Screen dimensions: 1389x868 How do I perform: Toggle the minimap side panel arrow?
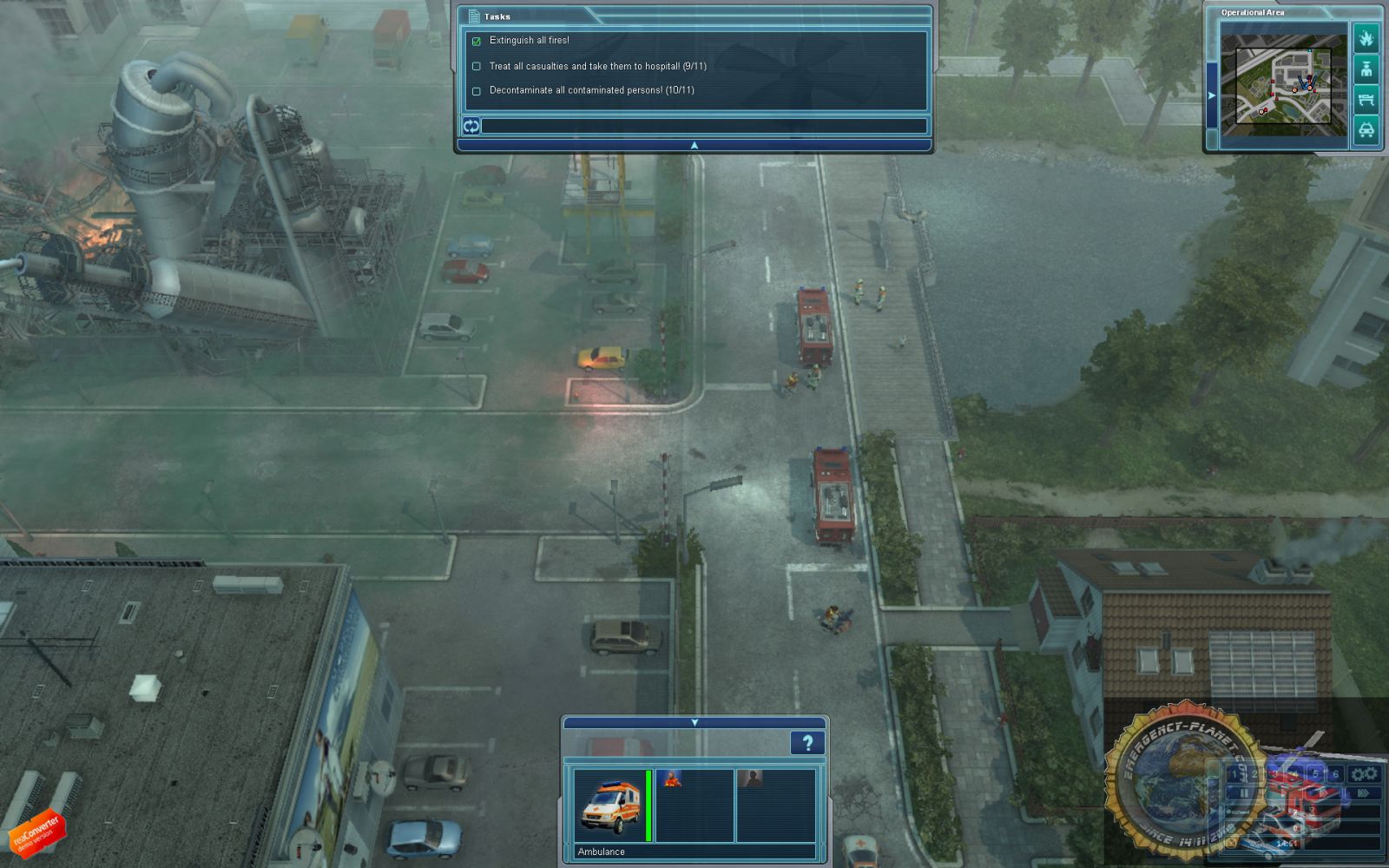tap(1211, 95)
